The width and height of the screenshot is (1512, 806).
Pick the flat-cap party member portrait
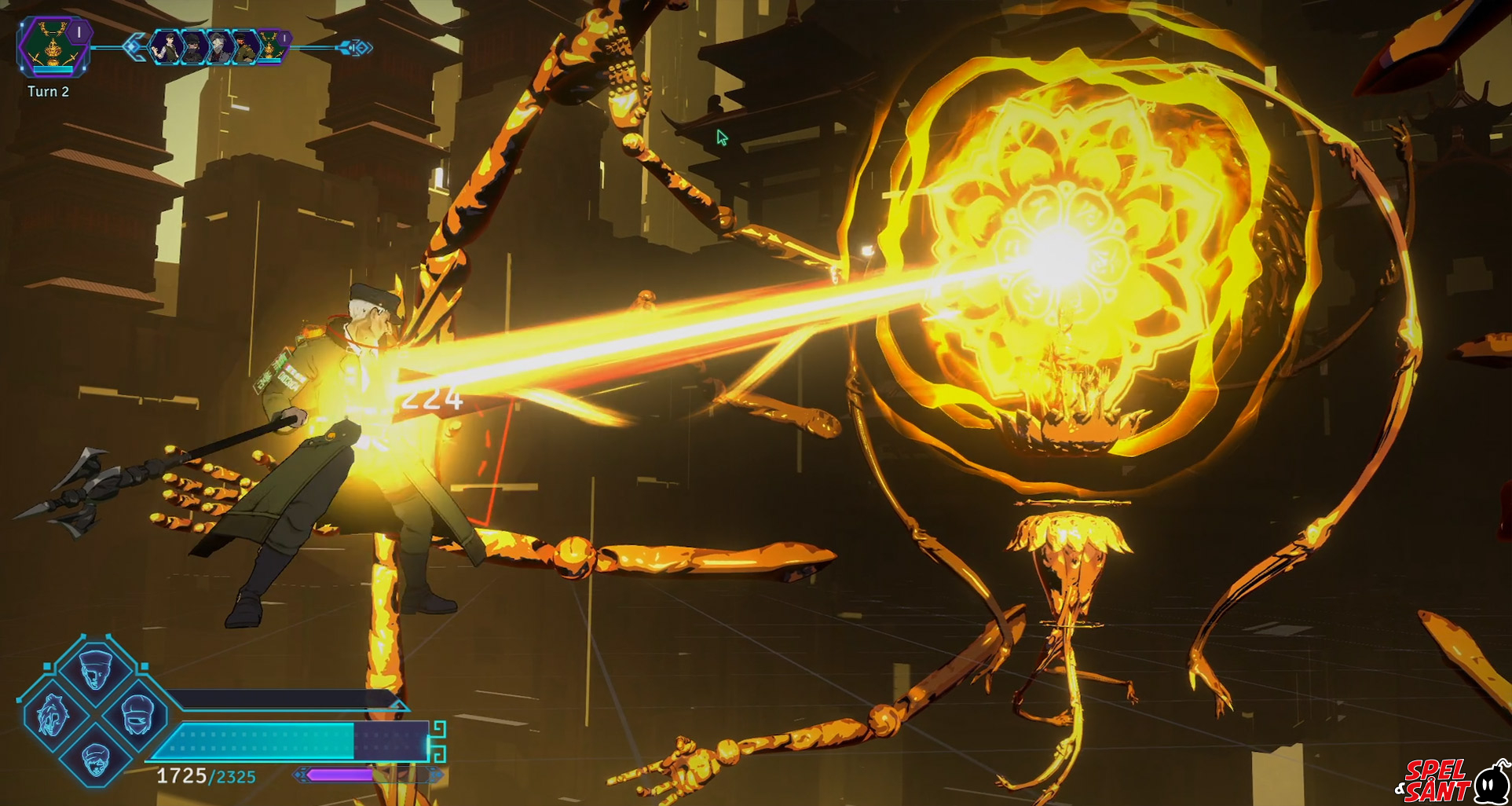95,759
